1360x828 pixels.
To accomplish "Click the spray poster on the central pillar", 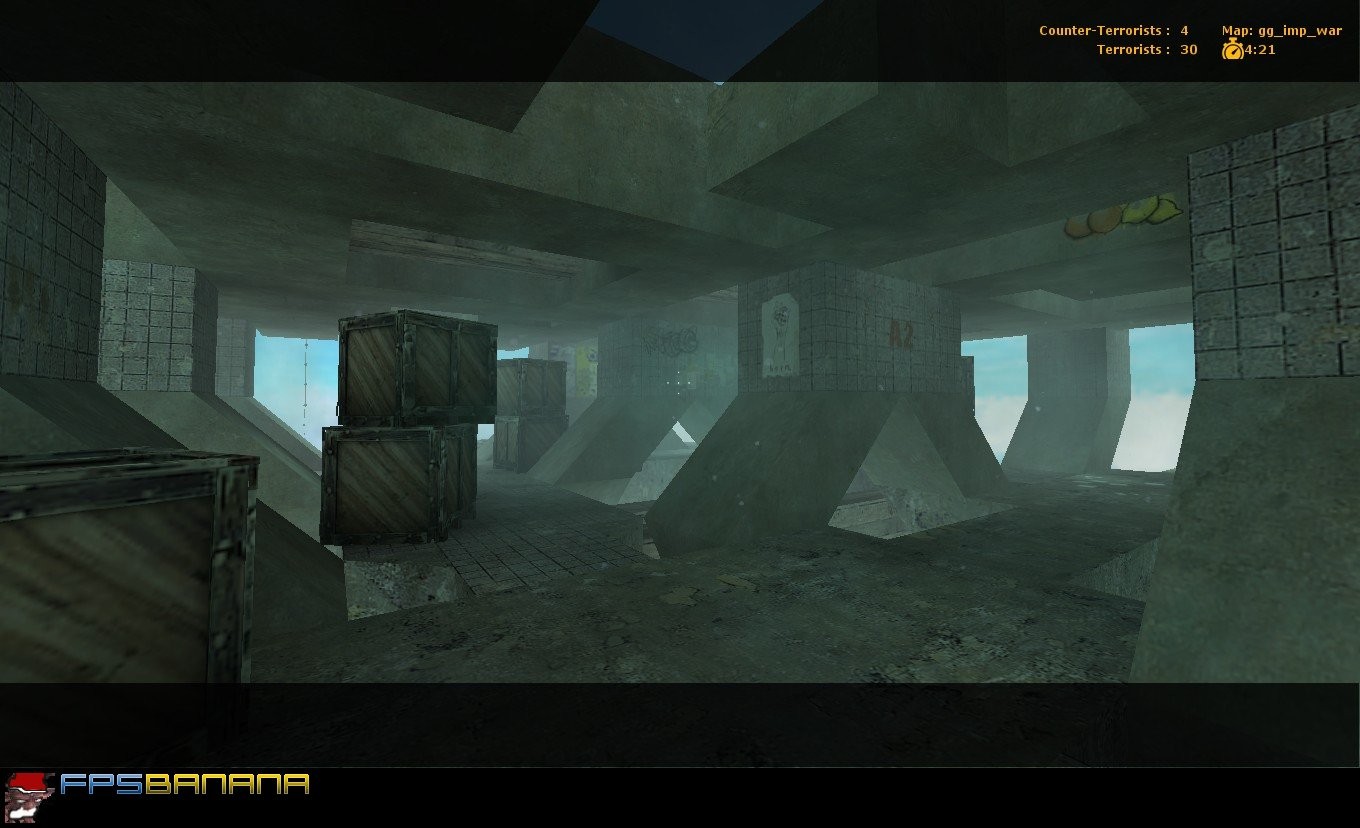I will point(779,338).
